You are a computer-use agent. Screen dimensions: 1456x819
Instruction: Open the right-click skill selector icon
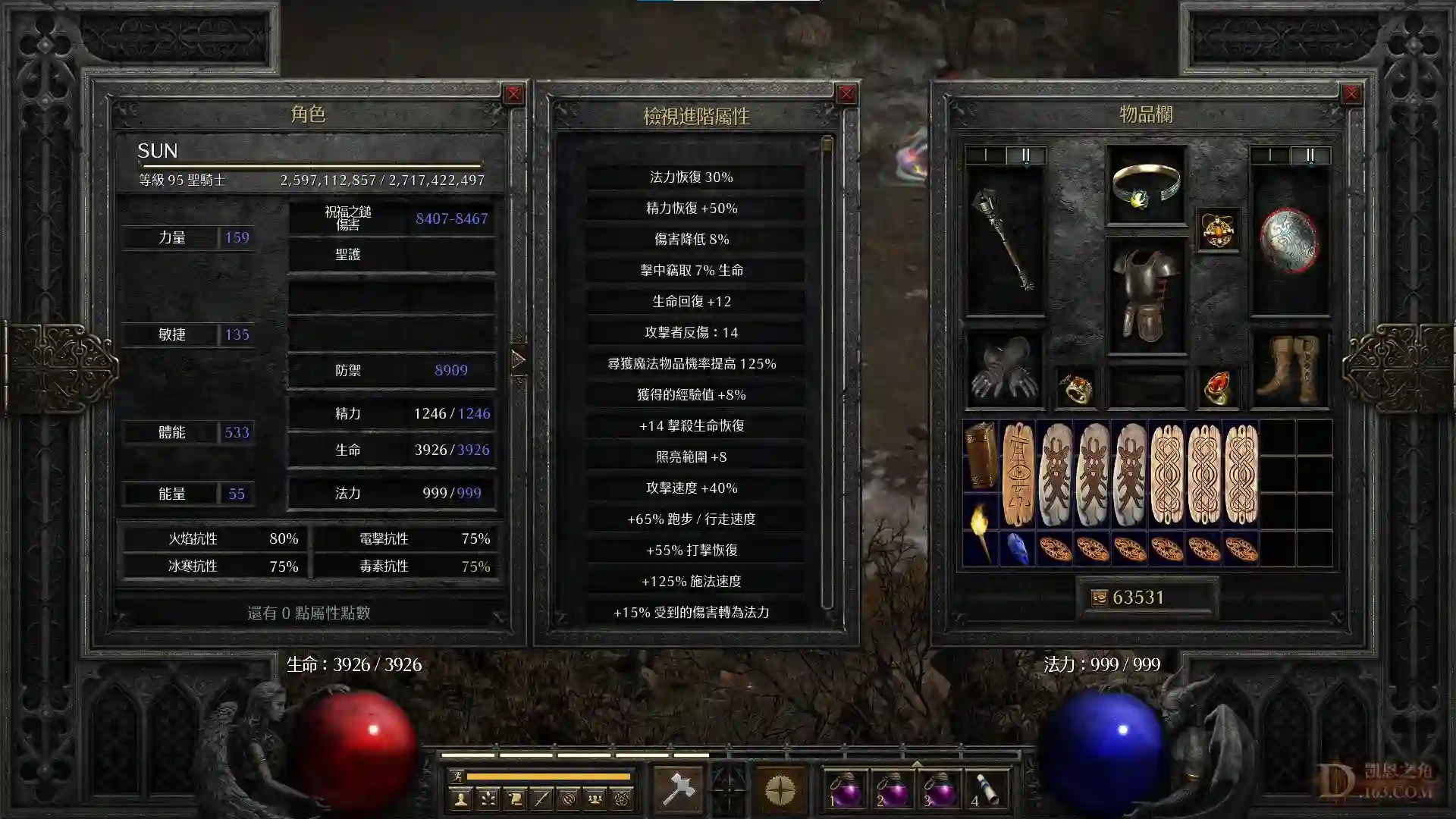point(781,789)
